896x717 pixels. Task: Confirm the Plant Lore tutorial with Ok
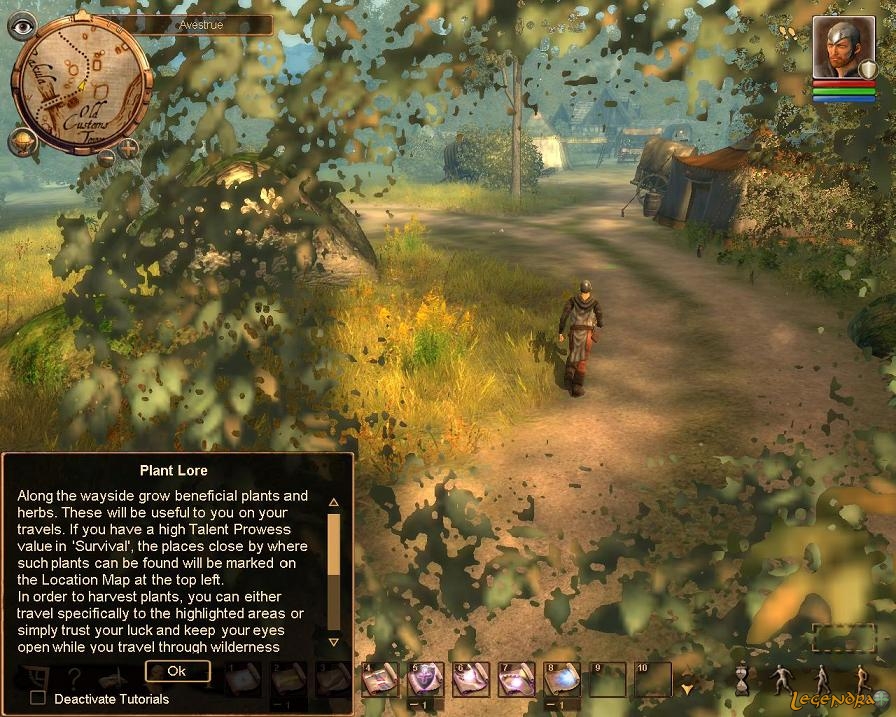(177, 671)
